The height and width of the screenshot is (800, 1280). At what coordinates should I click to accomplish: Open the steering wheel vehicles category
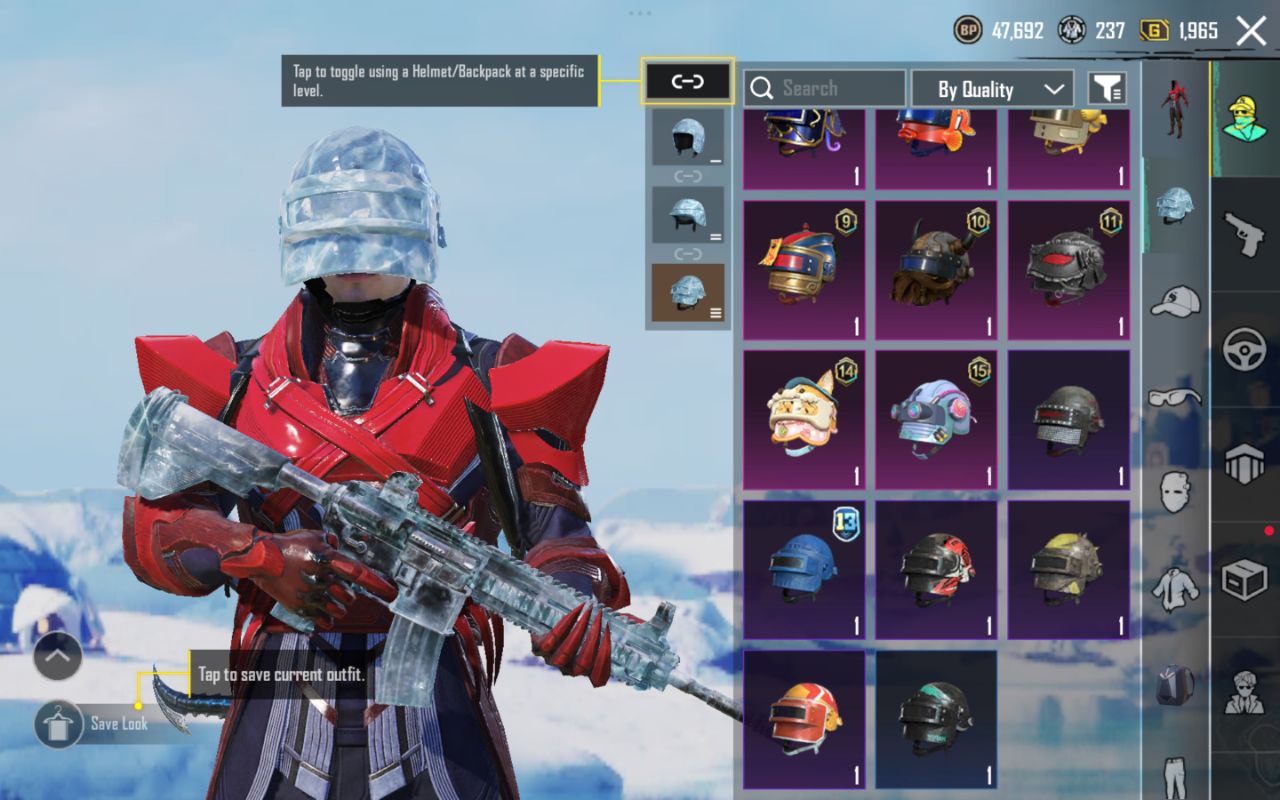pyautogui.click(x=1245, y=349)
